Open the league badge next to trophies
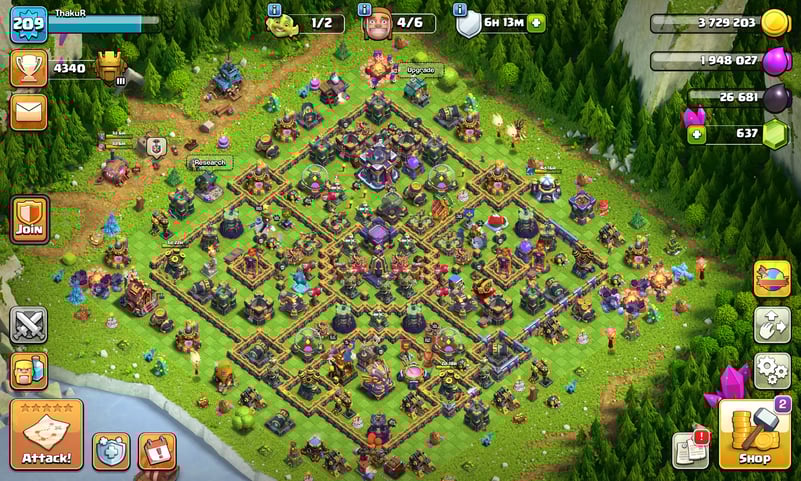Image resolution: width=801 pixels, height=481 pixels. (110, 67)
